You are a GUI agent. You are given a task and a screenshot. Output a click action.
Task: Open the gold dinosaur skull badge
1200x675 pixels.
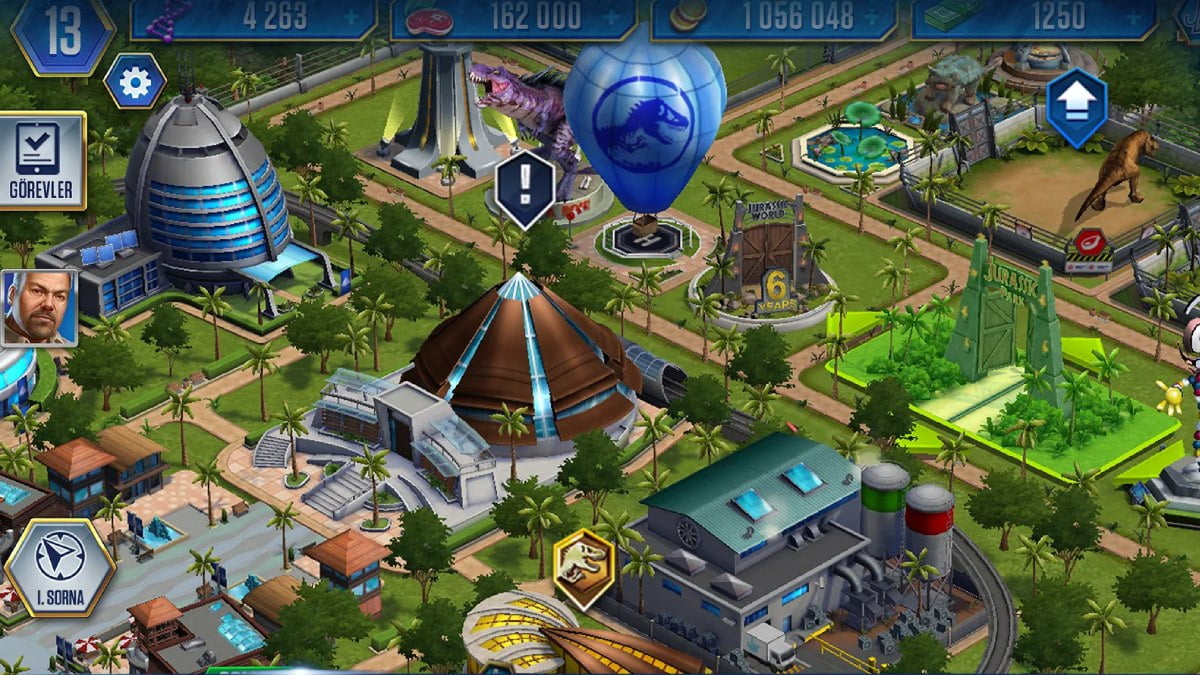point(583,568)
